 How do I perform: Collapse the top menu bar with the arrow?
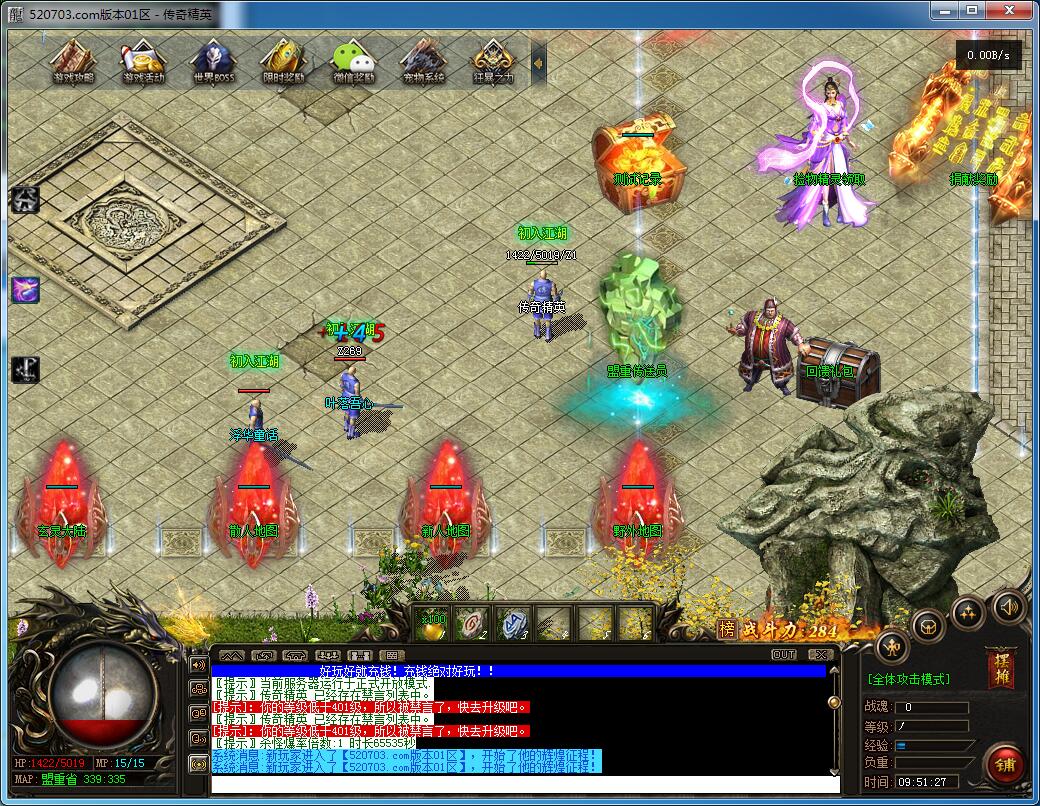tap(538, 63)
